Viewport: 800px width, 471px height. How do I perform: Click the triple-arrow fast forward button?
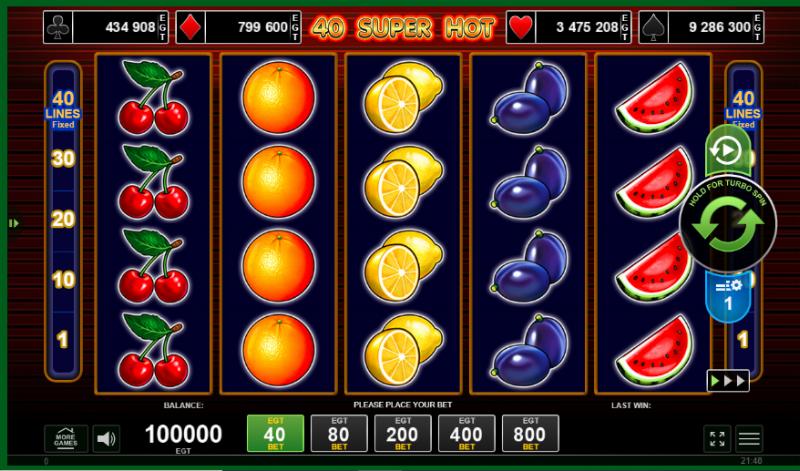[727, 381]
